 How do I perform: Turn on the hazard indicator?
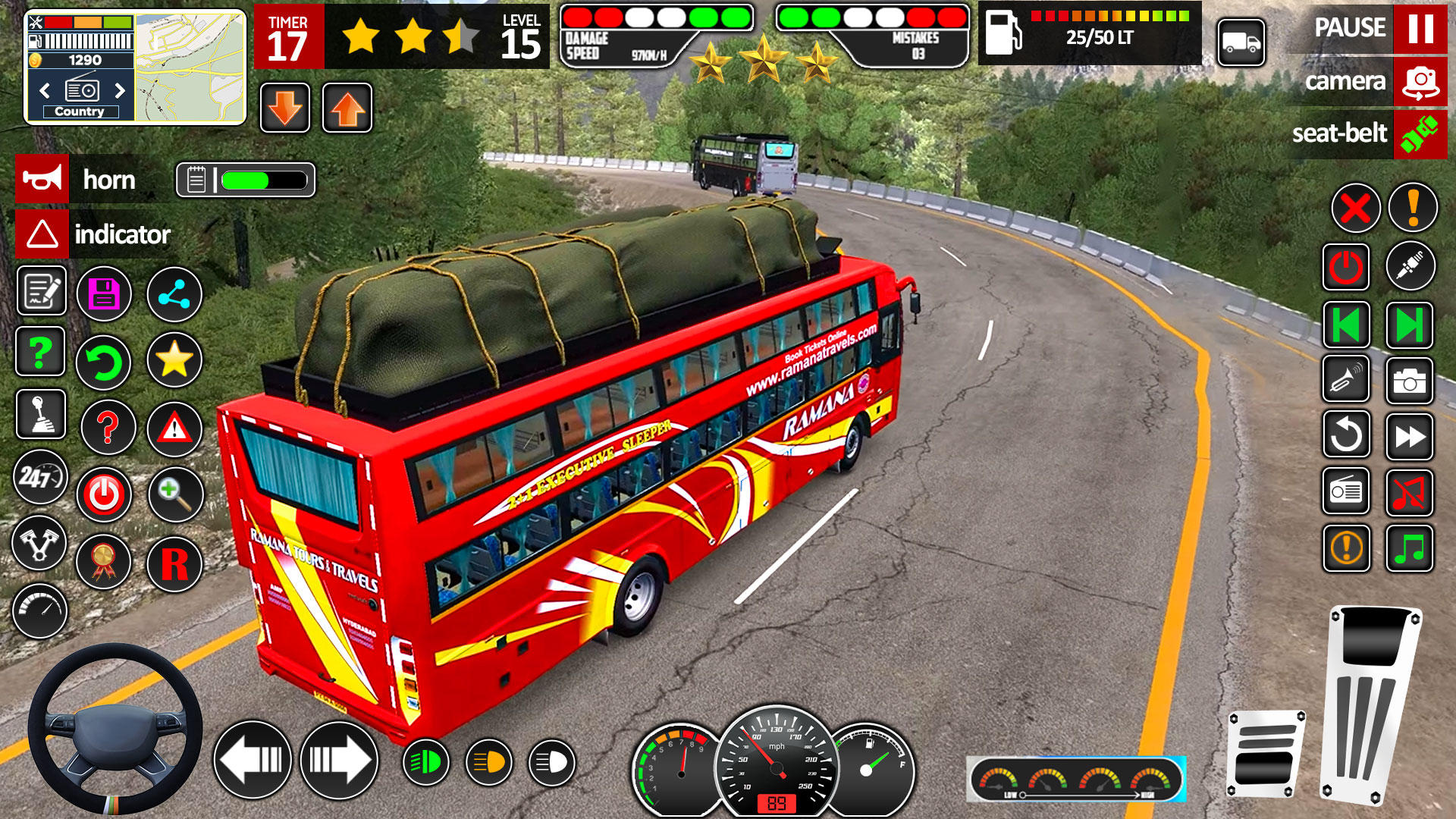click(x=42, y=234)
